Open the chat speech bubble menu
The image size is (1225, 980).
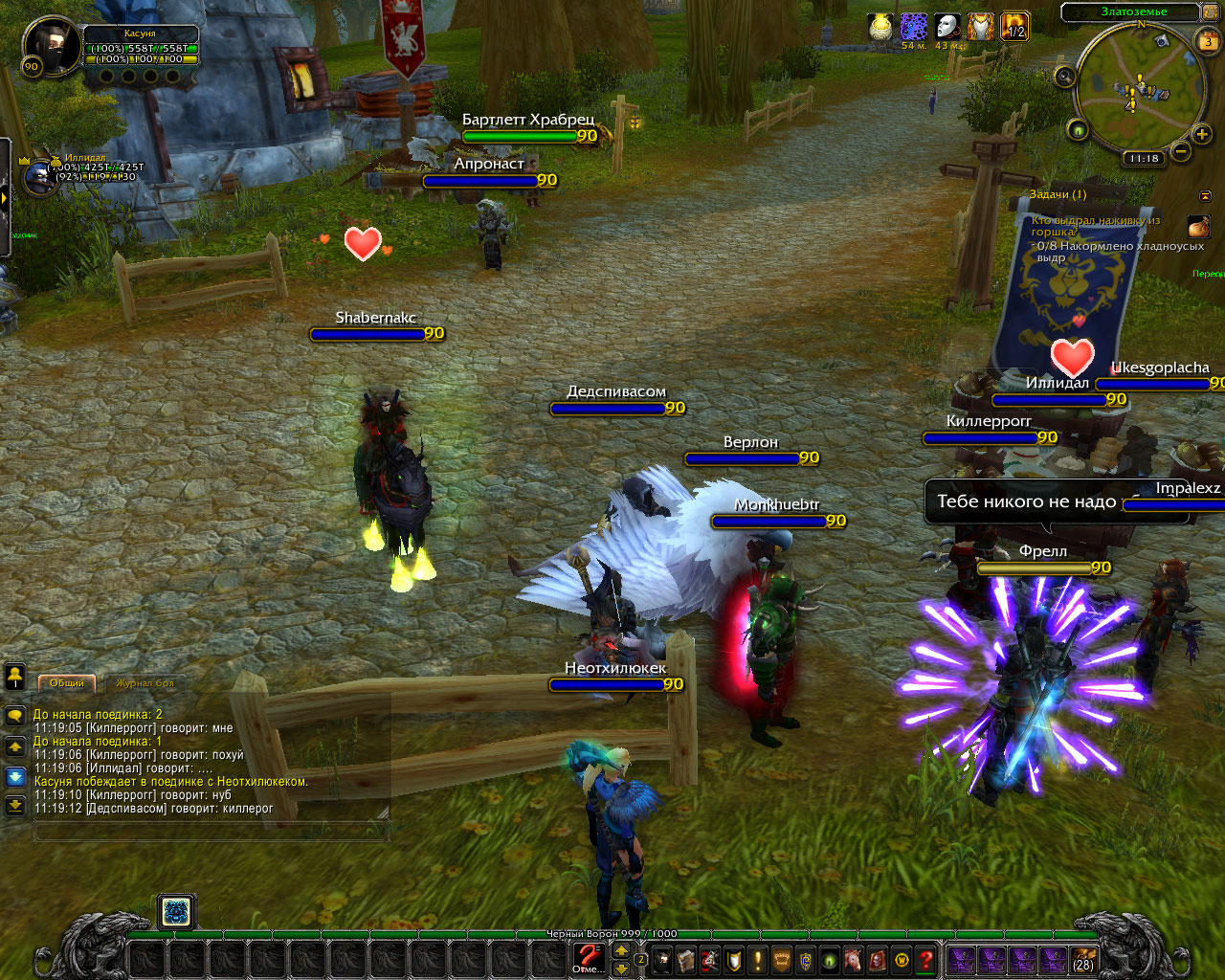(x=15, y=715)
